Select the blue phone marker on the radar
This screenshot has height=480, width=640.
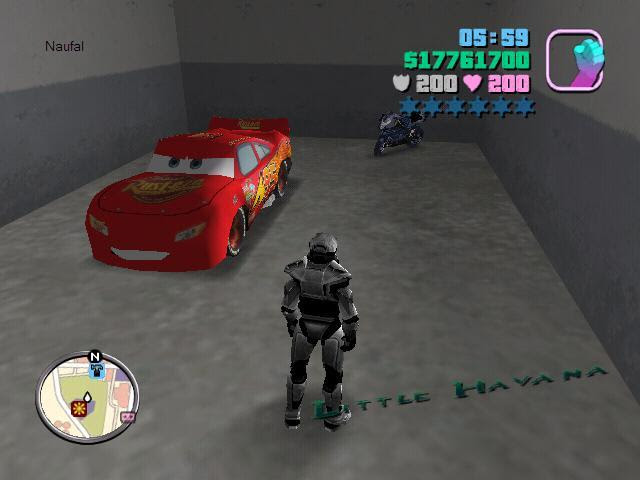coord(96,370)
